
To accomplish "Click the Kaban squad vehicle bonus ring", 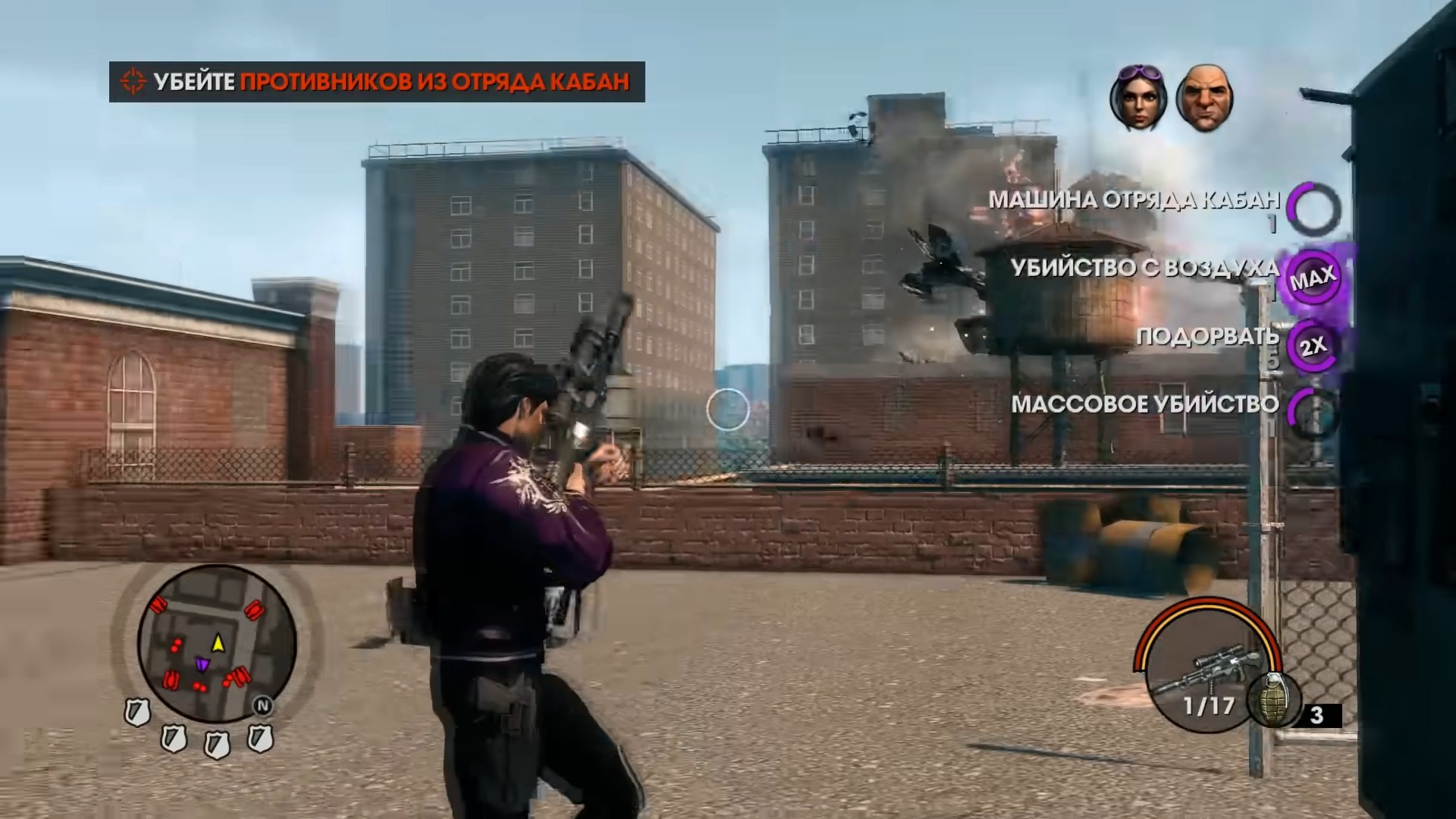I will click(x=1314, y=209).
